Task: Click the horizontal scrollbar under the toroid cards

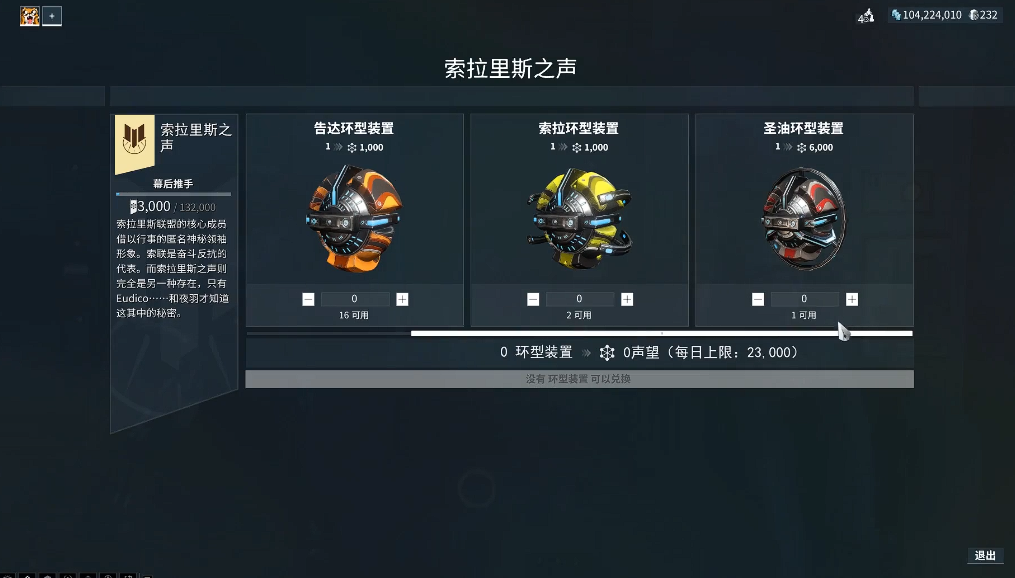Action: tap(661, 333)
